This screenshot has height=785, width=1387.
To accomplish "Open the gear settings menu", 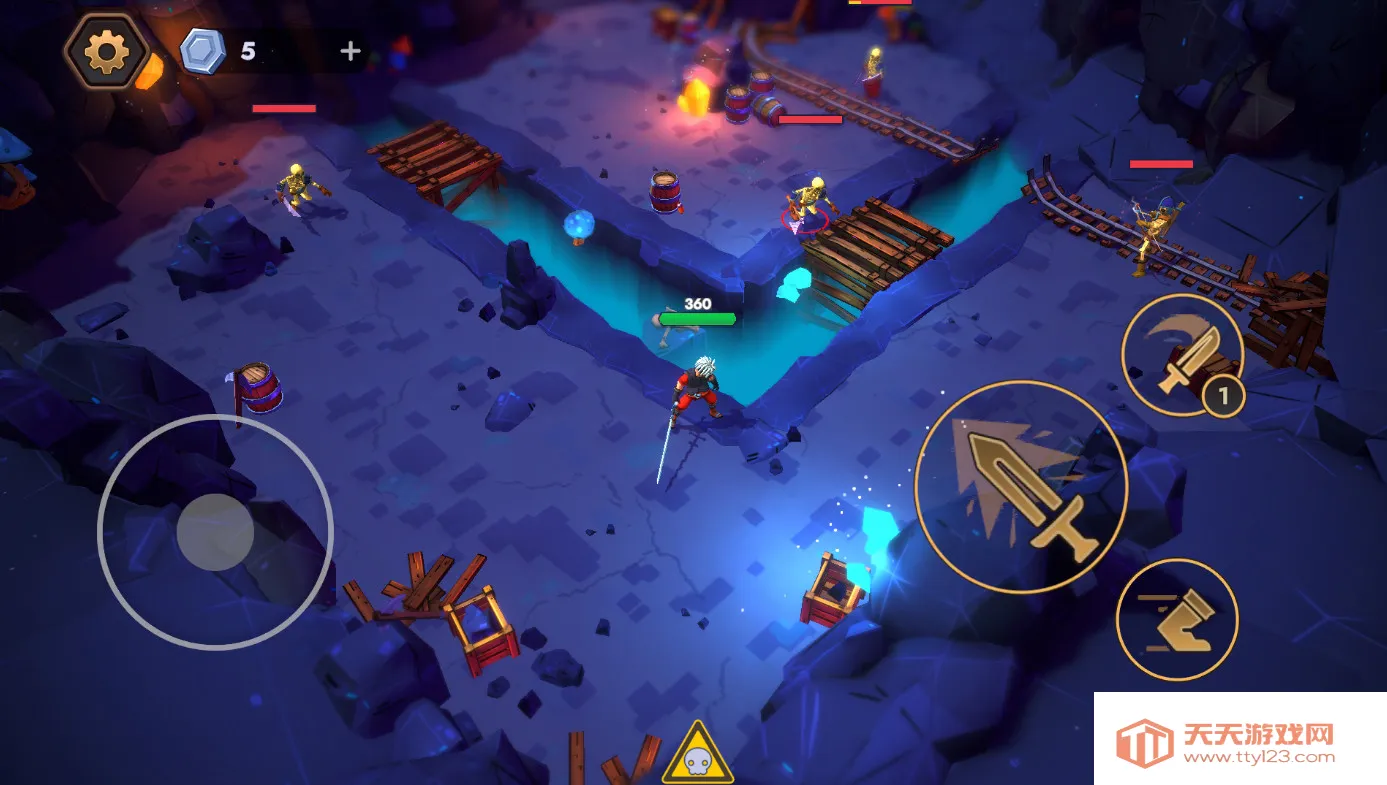I will click(106, 51).
